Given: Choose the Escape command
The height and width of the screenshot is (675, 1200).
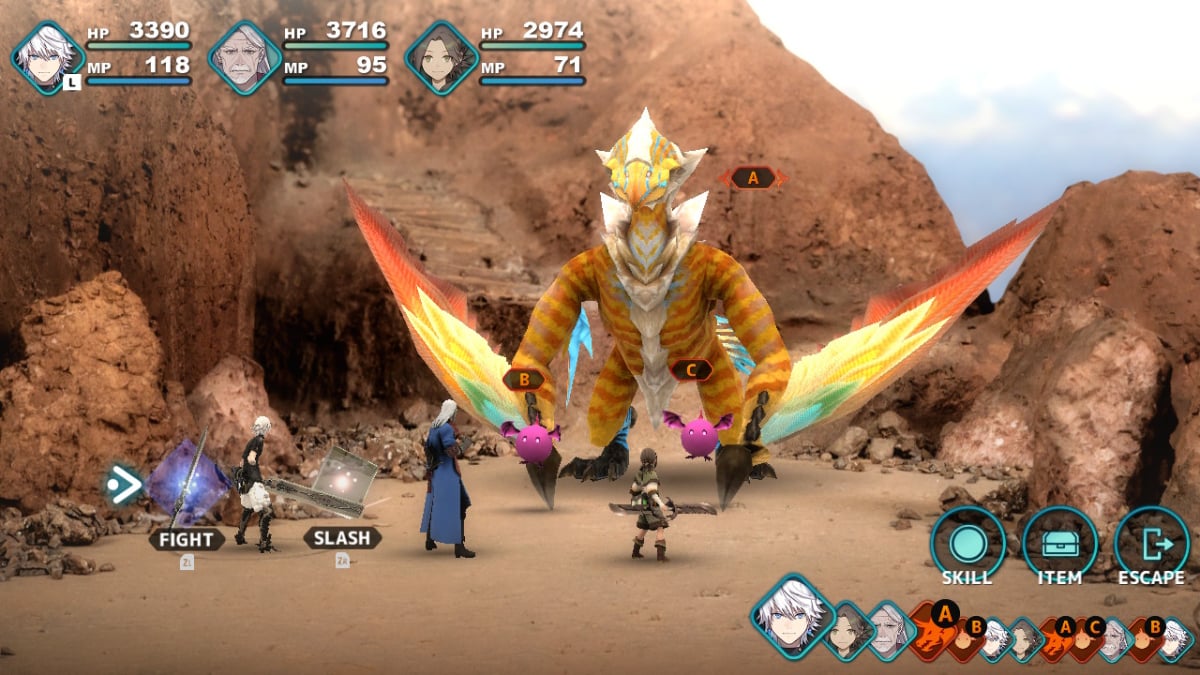Looking at the screenshot, I should (x=1151, y=544).
